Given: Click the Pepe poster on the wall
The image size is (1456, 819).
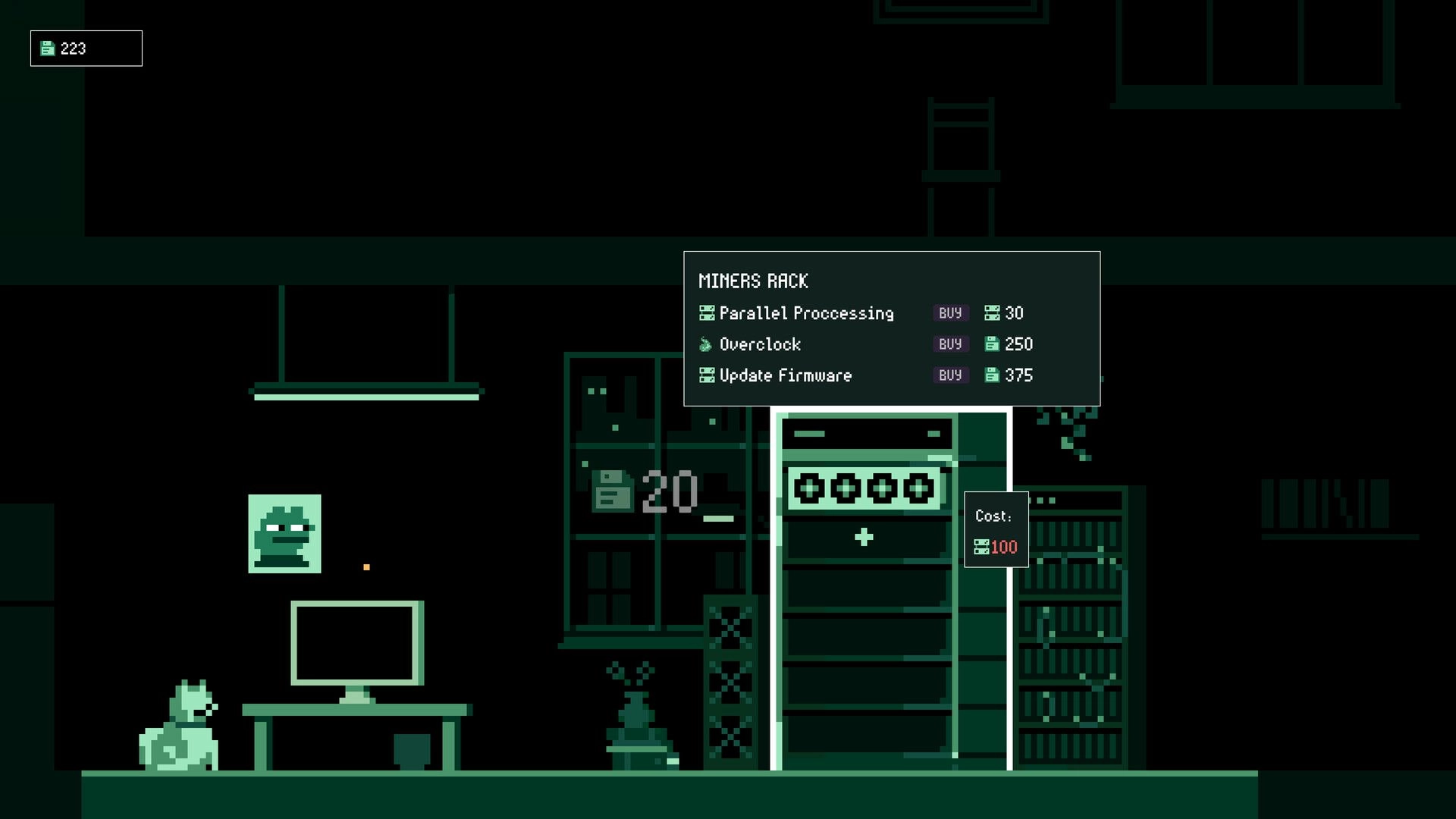Looking at the screenshot, I should pos(285,534).
